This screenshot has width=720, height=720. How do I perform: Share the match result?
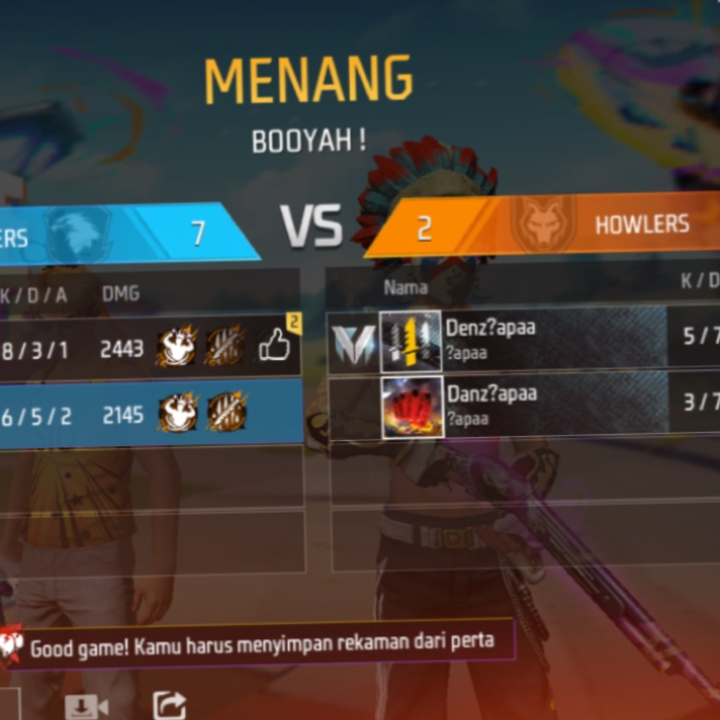[x=168, y=705]
